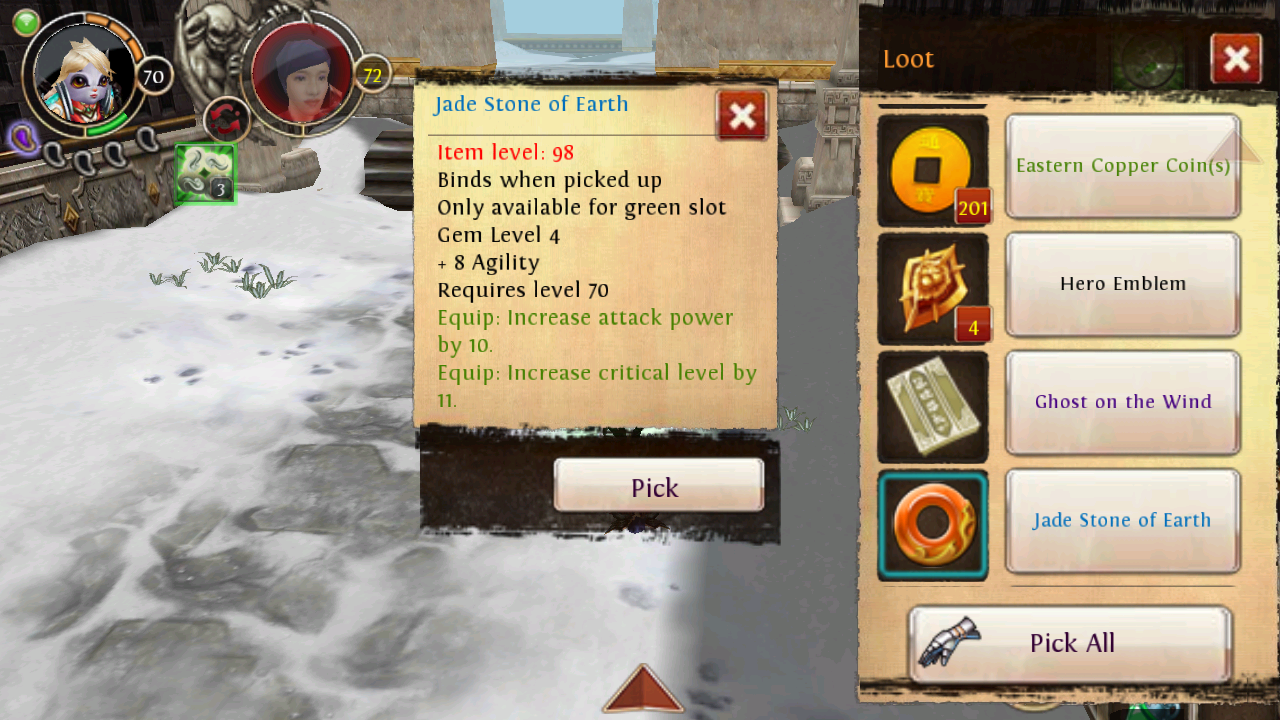Expand the red arrow at bottom center
This screenshot has width=1280, height=720.
642,690
